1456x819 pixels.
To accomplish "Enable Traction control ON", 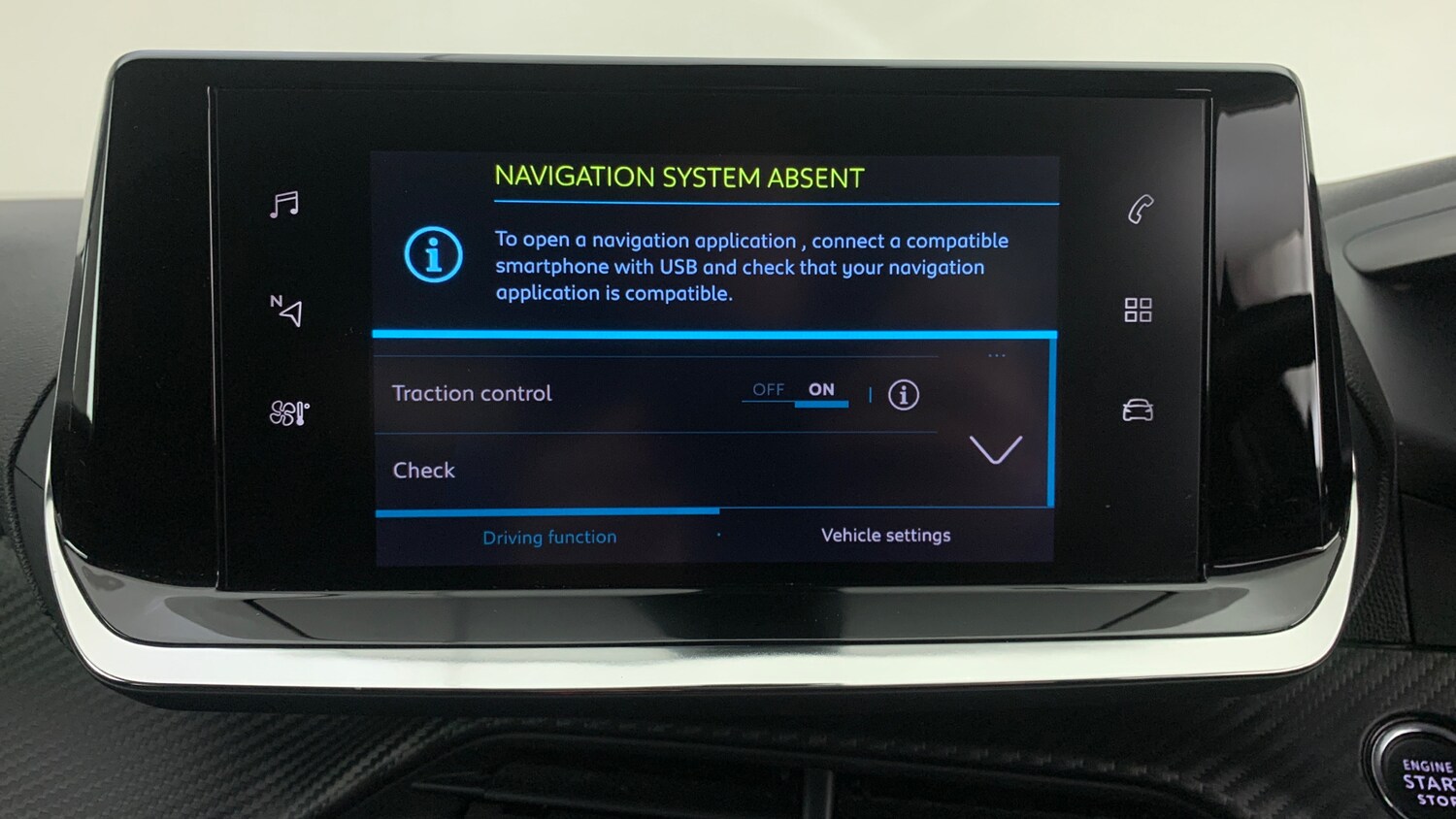I will [x=821, y=389].
